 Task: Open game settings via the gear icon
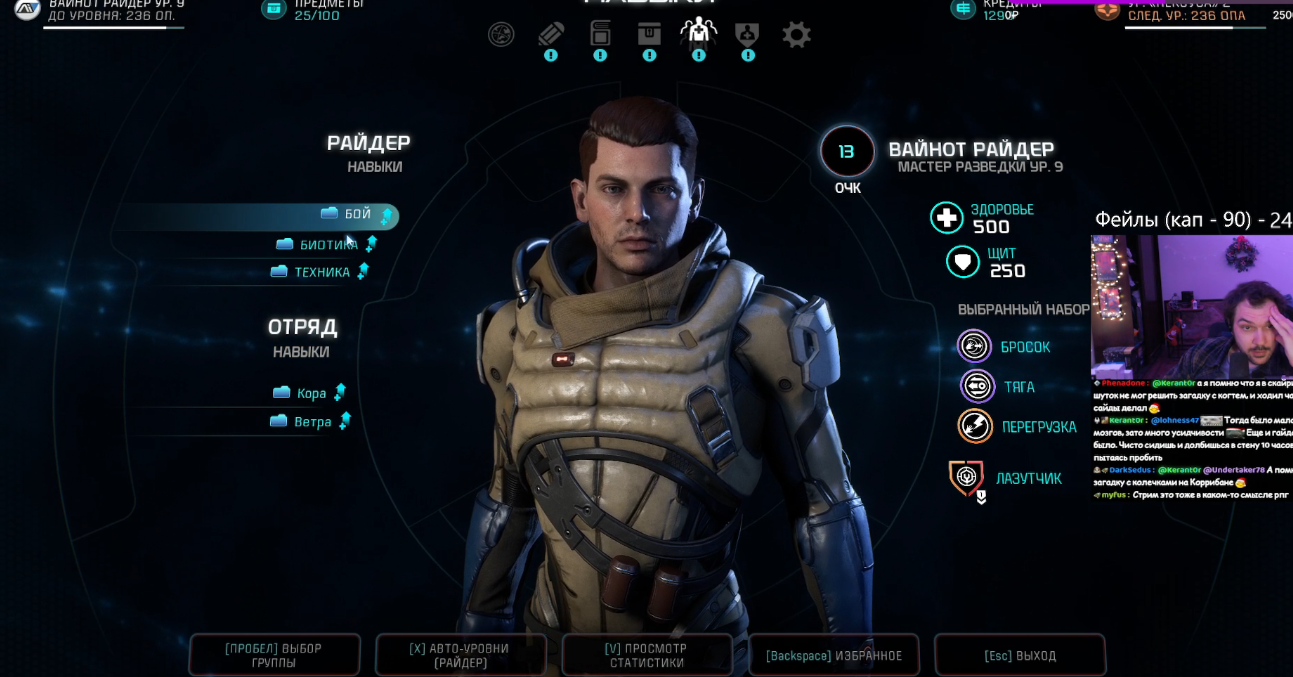(x=796, y=35)
